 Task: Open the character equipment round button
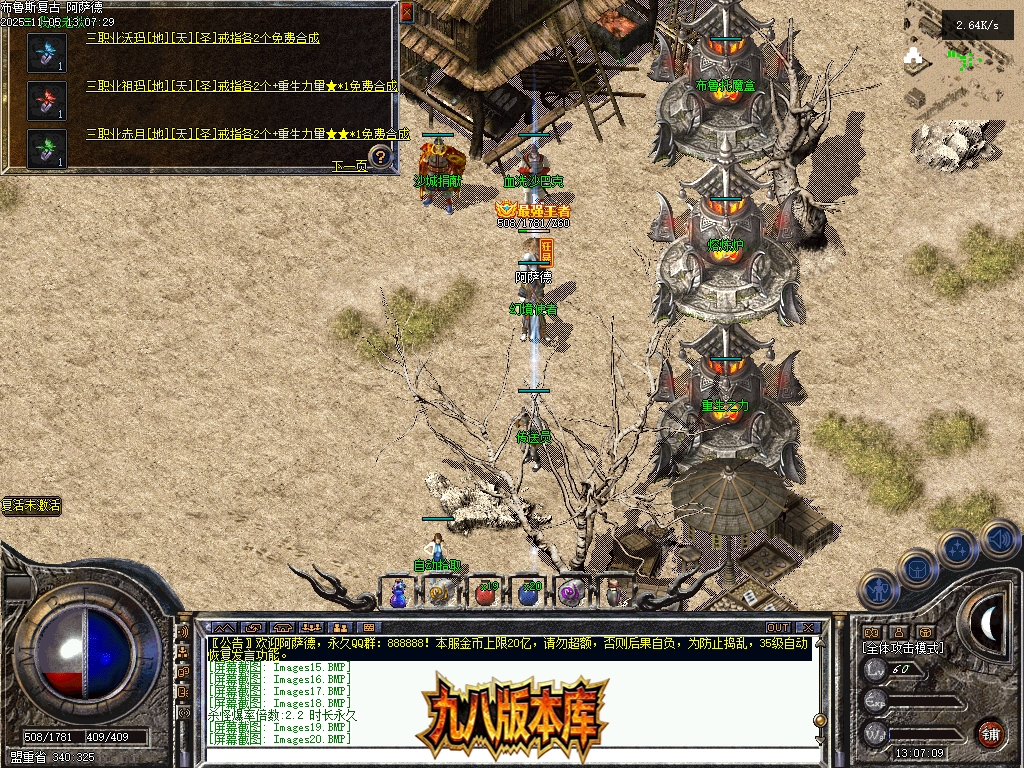pos(878,590)
